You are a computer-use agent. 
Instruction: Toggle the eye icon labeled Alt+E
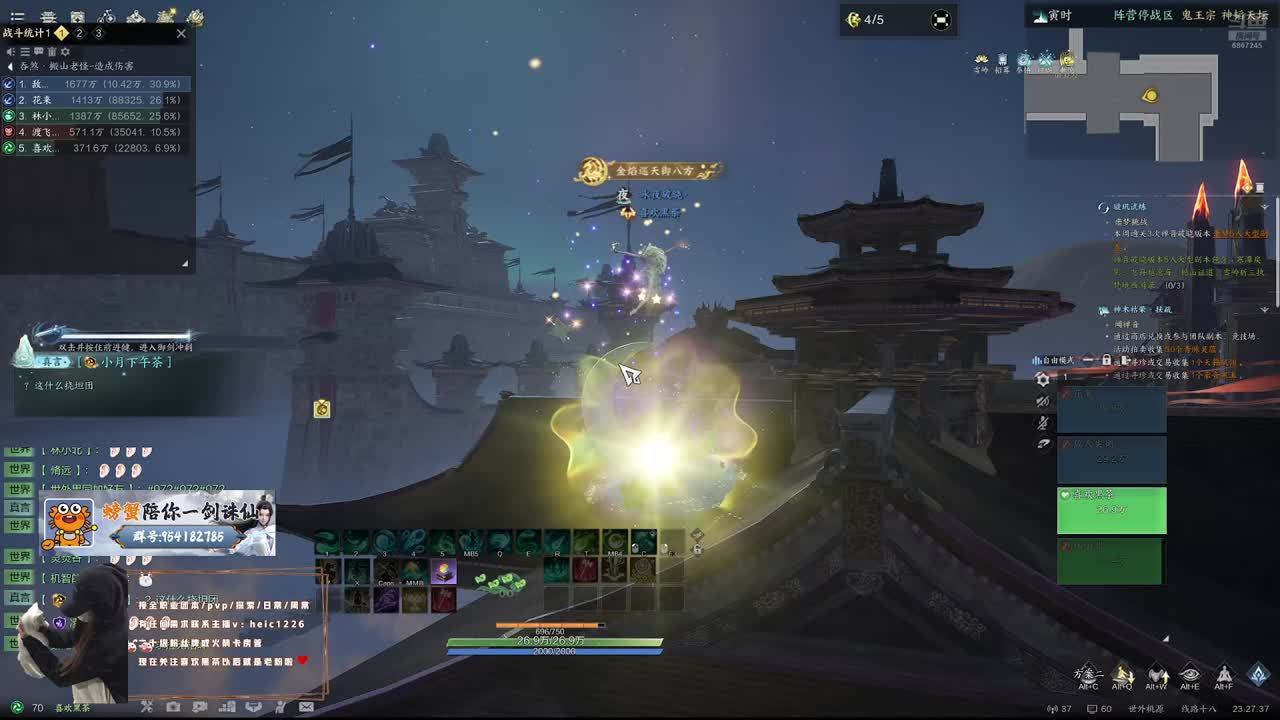click(1189, 675)
